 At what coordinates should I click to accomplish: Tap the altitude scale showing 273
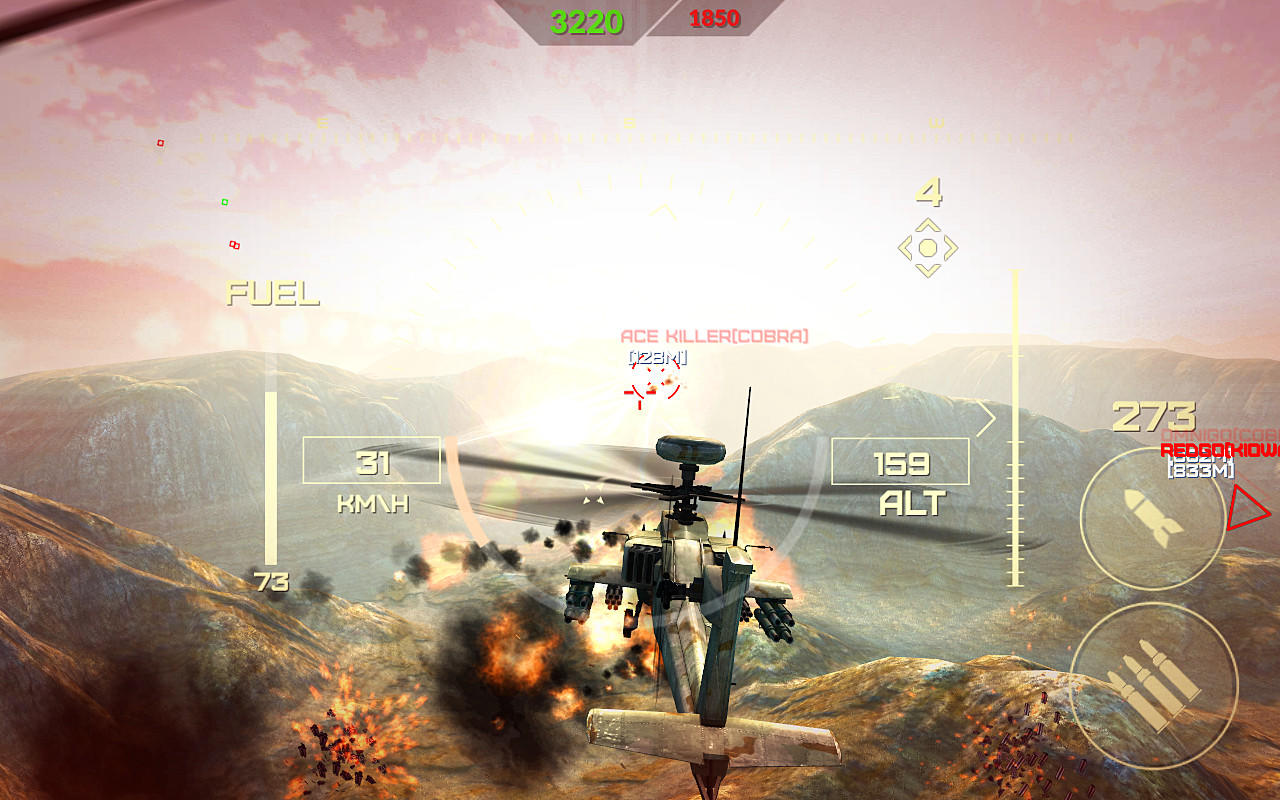click(1156, 414)
